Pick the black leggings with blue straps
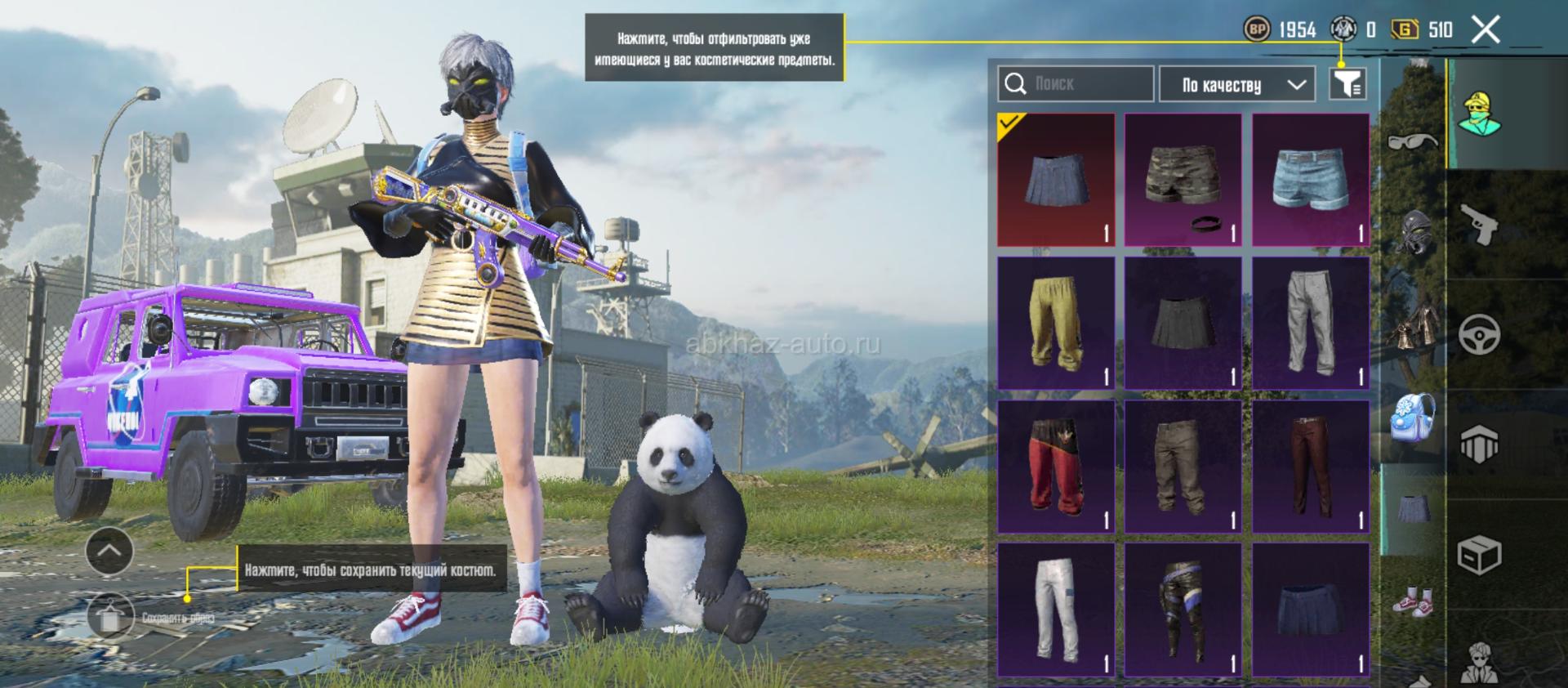The width and height of the screenshot is (1568, 688). point(1183,610)
